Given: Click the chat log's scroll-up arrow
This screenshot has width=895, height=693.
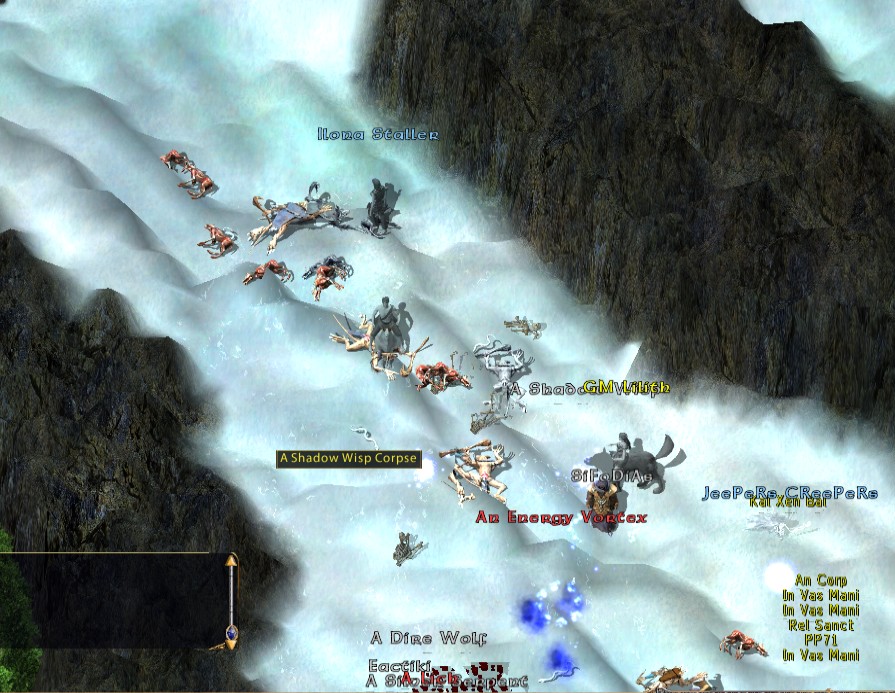Looking at the screenshot, I should [230, 562].
